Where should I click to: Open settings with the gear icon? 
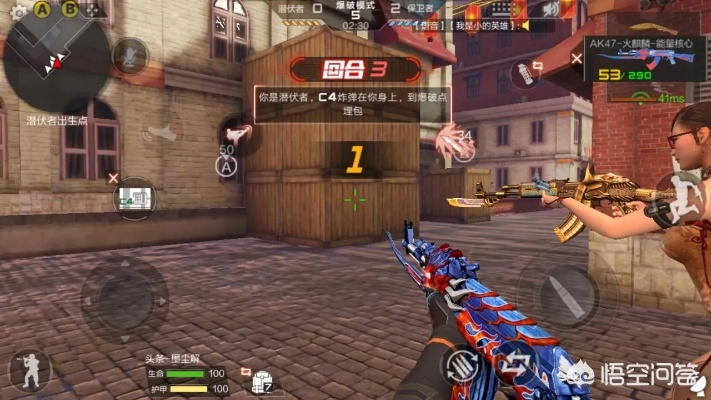coord(16,10)
